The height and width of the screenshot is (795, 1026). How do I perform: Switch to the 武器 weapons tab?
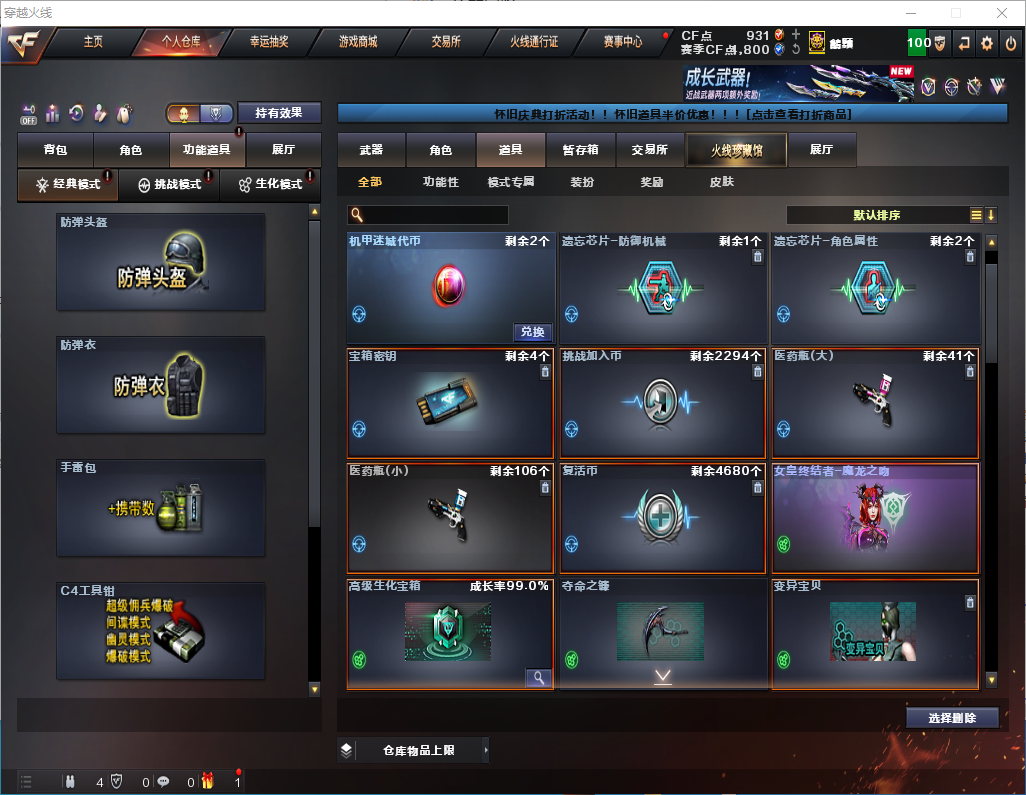tap(371, 150)
